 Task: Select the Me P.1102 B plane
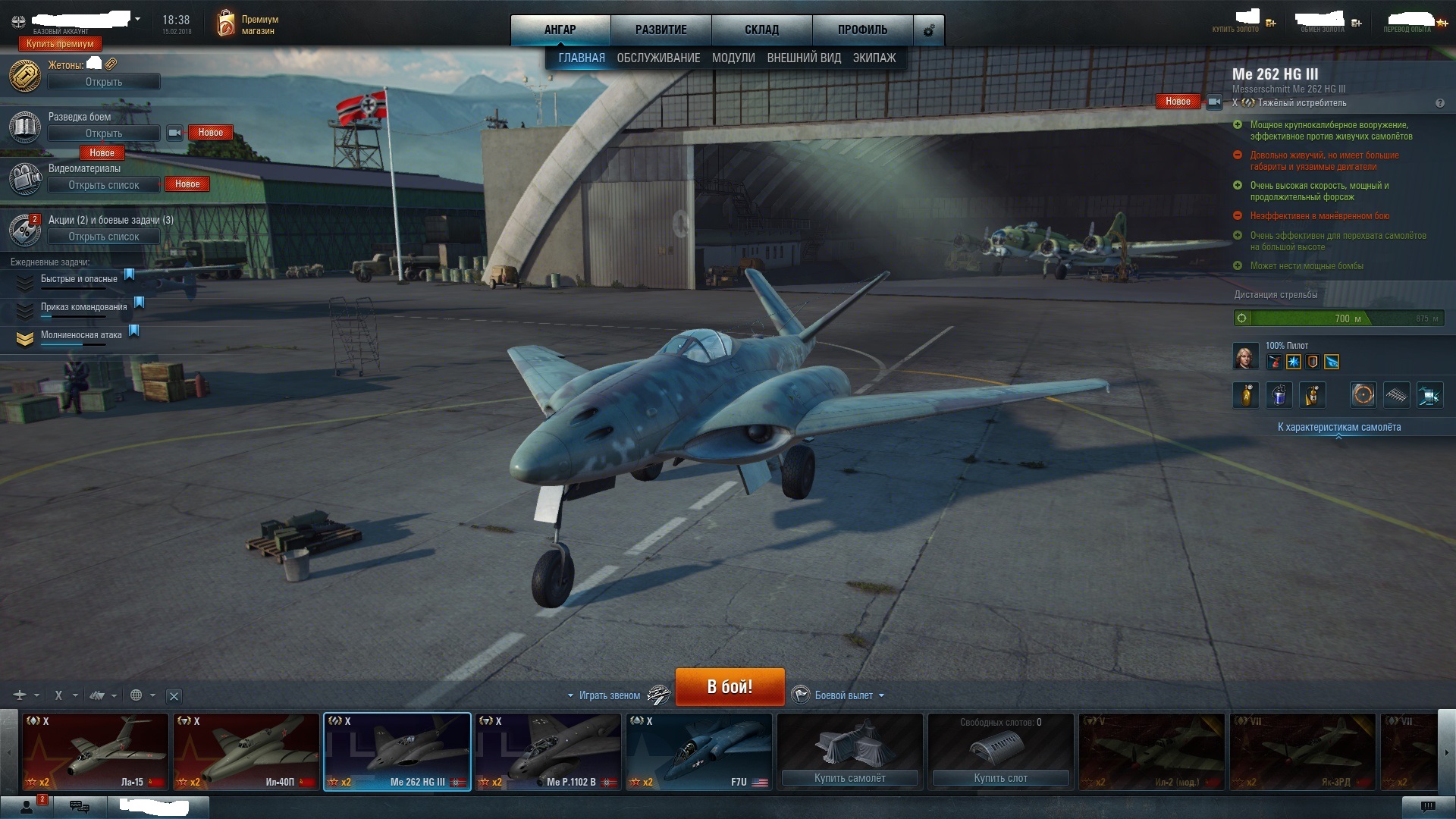[x=548, y=752]
